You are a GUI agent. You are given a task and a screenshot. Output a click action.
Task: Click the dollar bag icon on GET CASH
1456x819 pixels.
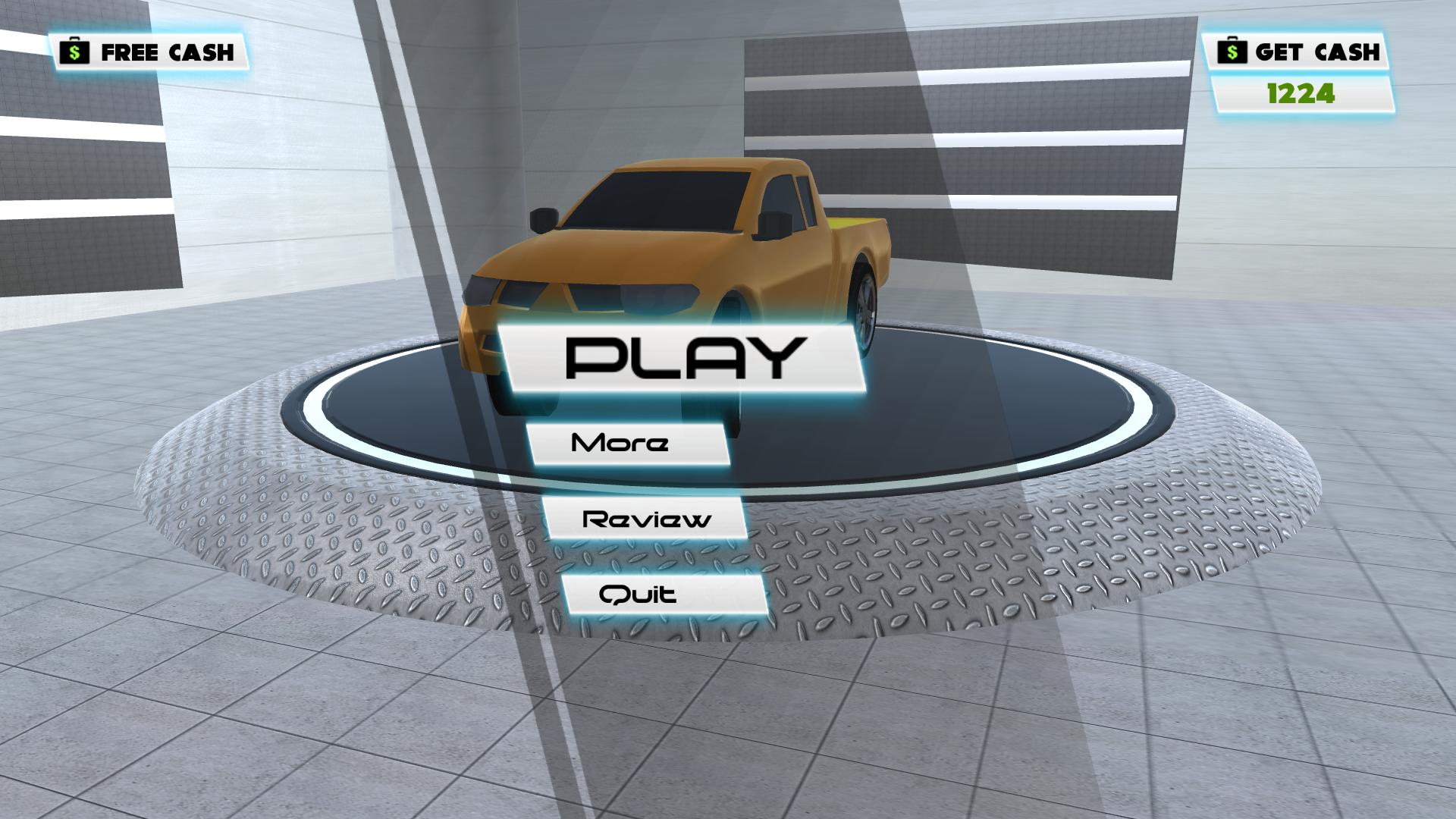click(1232, 52)
